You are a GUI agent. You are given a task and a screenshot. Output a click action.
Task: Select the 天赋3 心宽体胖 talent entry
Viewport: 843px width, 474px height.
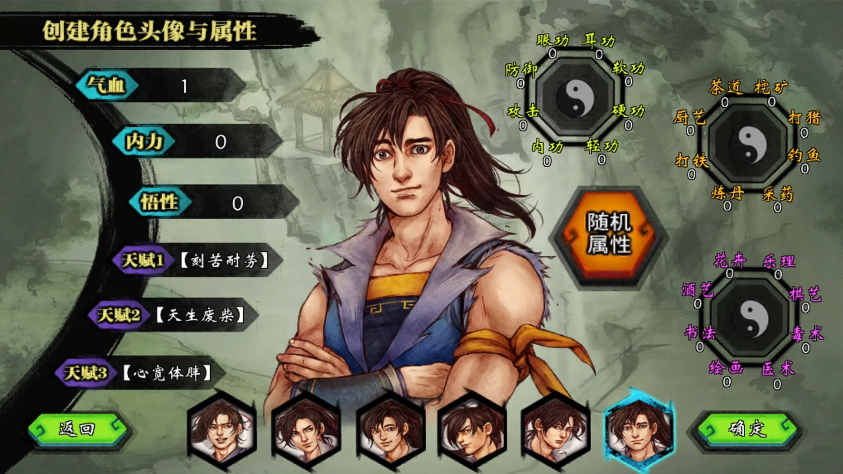[x=140, y=374]
